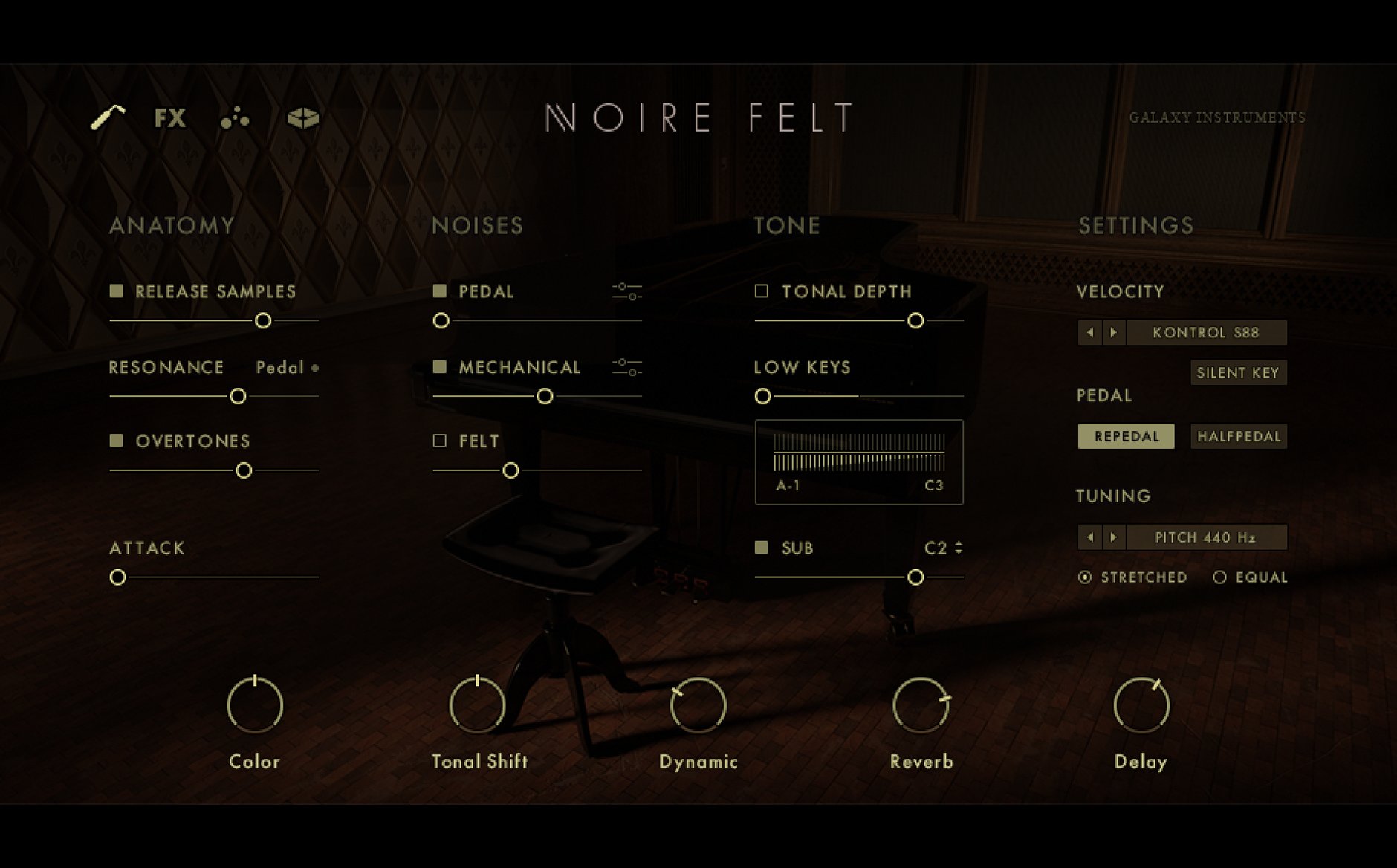
Task: Lower the pitch with the left arrow
Action: (x=1090, y=537)
